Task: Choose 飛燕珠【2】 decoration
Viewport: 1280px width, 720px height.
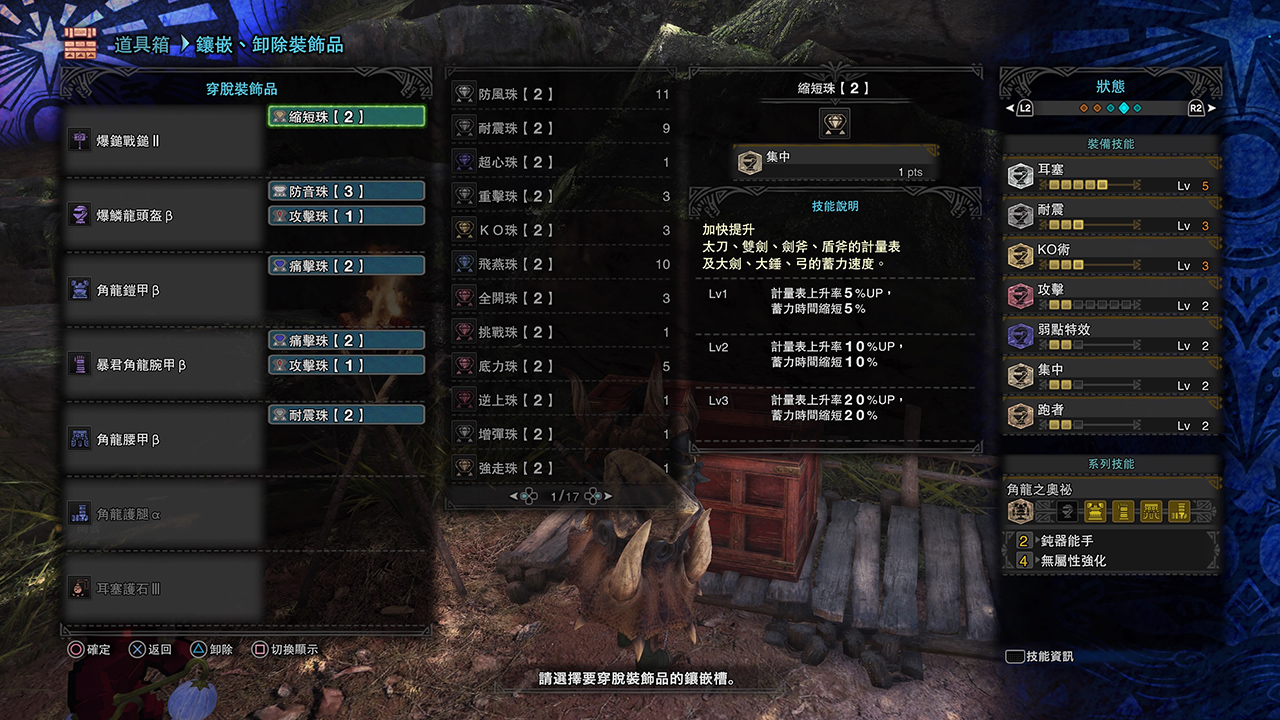Action: pyautogui.click(x=560, y=265)
